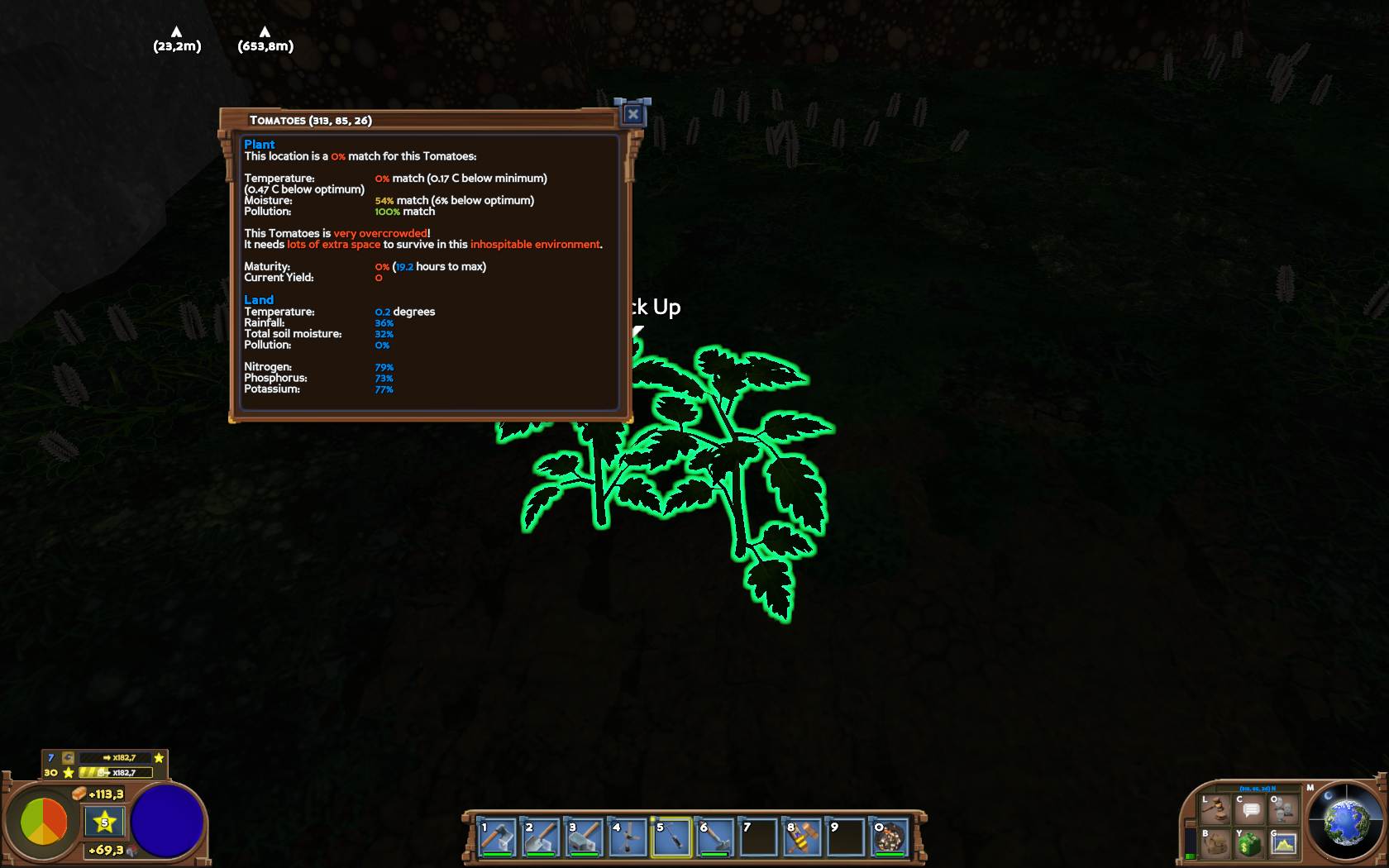Close the Tomatoes info window
Screen dimensions: 1389x868
tap(632, 114)
